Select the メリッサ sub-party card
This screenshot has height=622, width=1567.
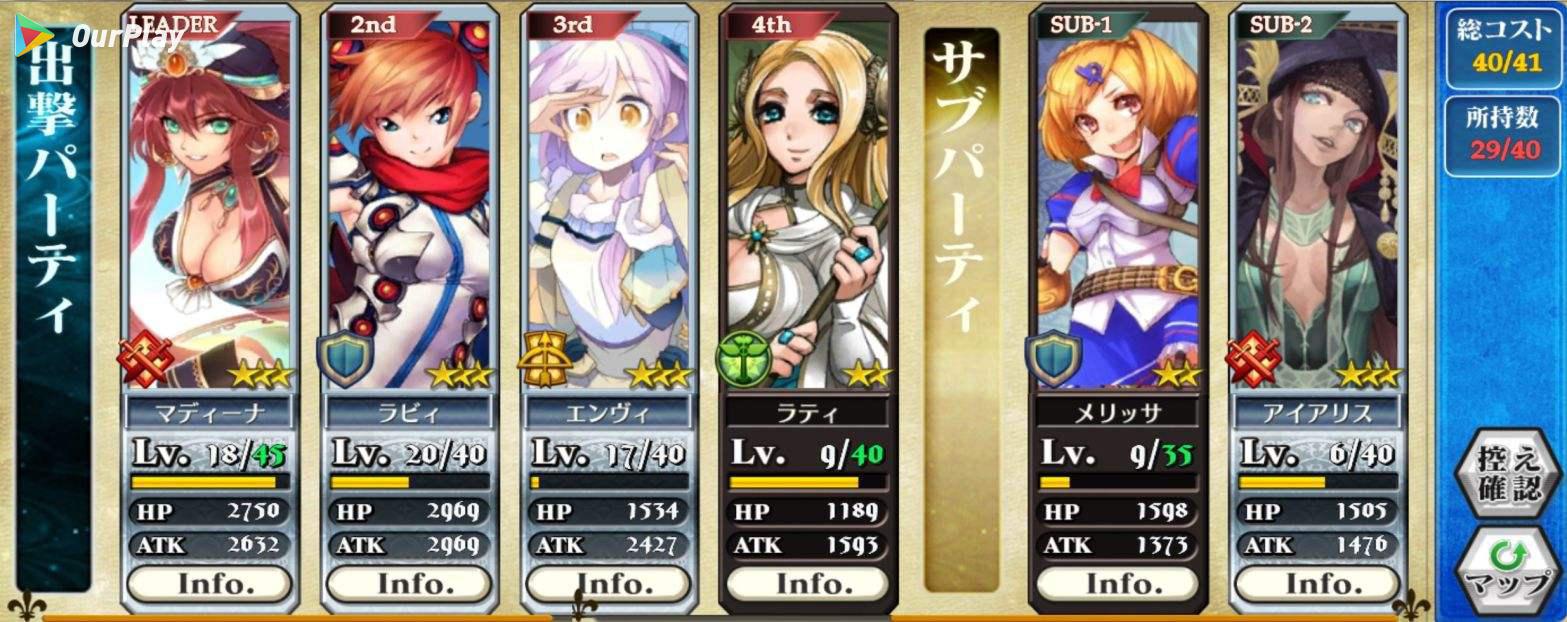[1117, 200]
